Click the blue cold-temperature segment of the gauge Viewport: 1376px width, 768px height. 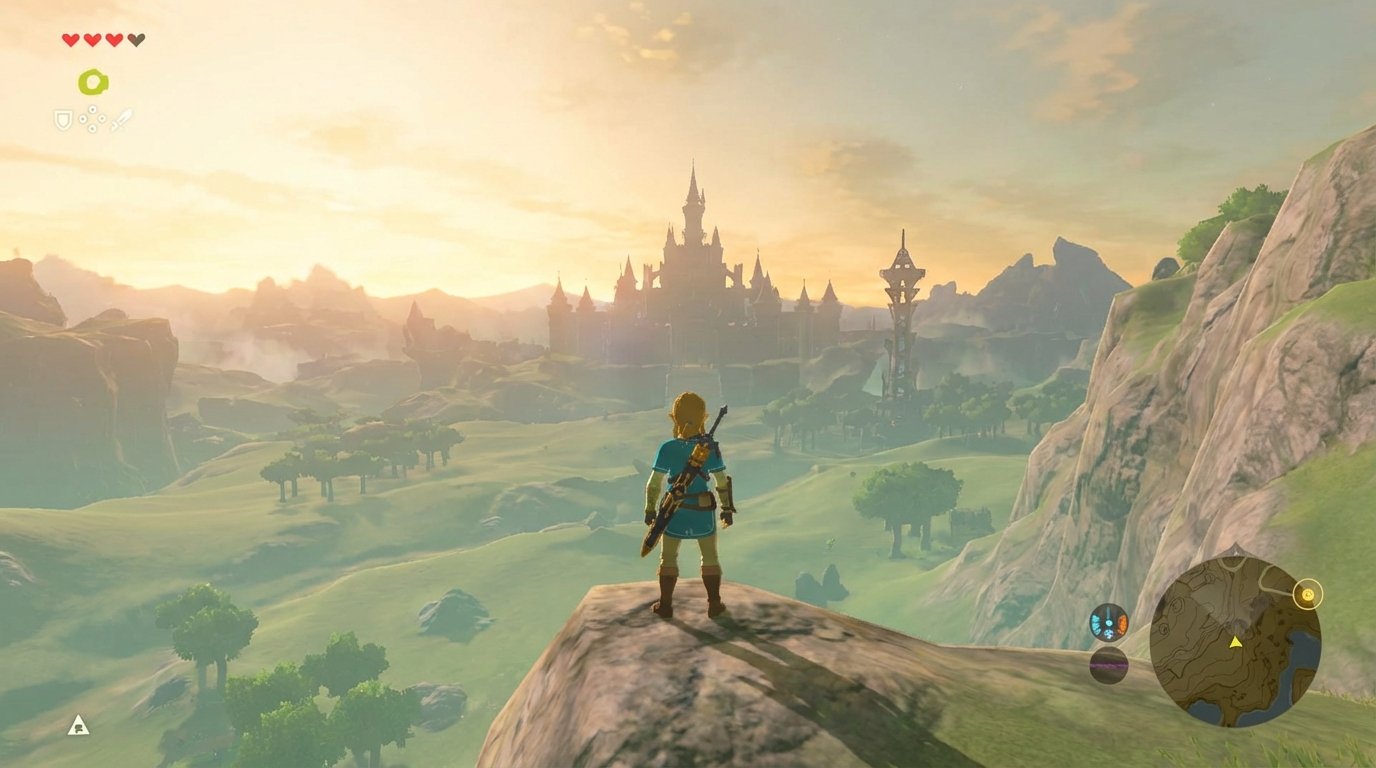[x=1096, y=623]
